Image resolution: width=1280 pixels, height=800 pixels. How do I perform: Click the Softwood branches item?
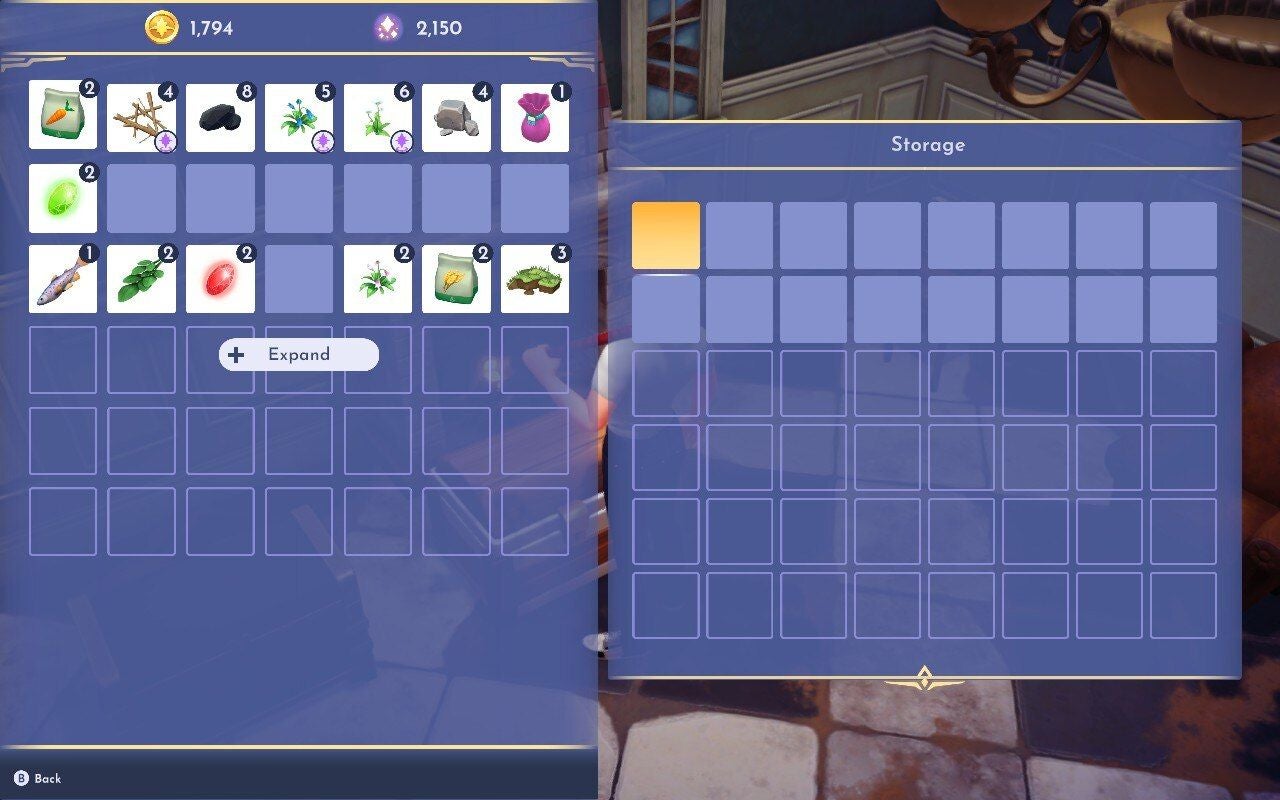pos(141,117)
